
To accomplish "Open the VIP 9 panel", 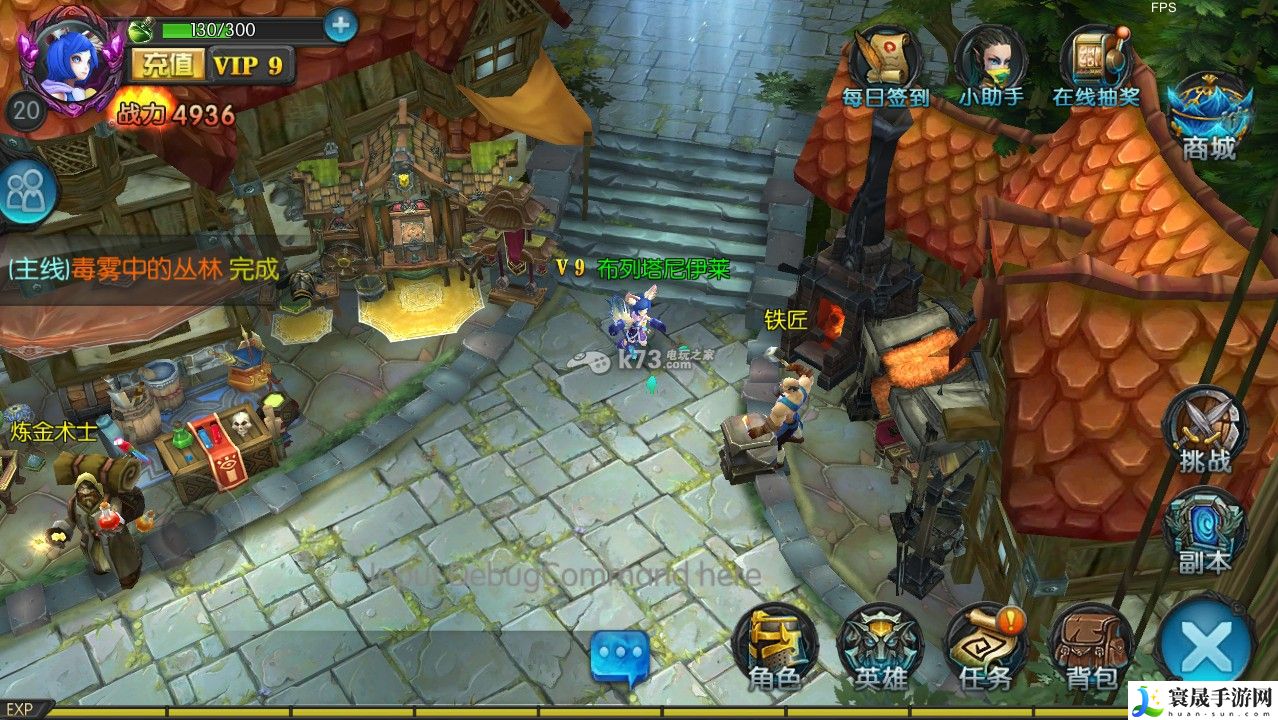I will pyautogui.click(x=249, y=65).
